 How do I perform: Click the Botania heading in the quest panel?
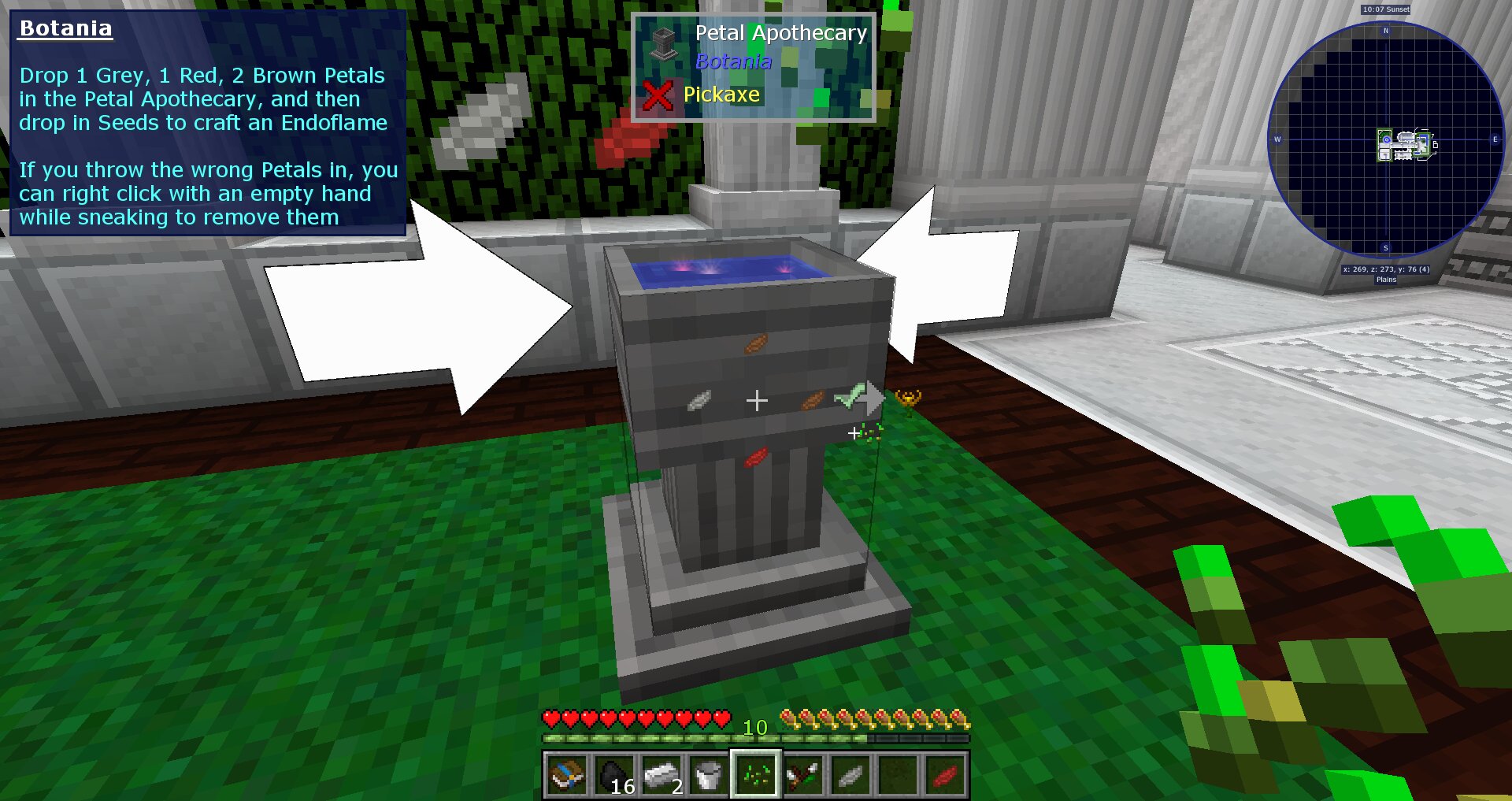65,28
